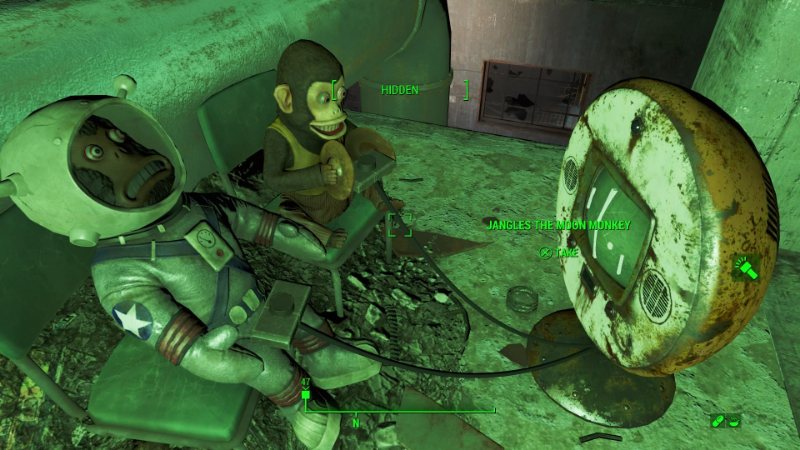Take Jangles the Moon Monkey
This screenshot has width=800, height=450.
point(560,253)
